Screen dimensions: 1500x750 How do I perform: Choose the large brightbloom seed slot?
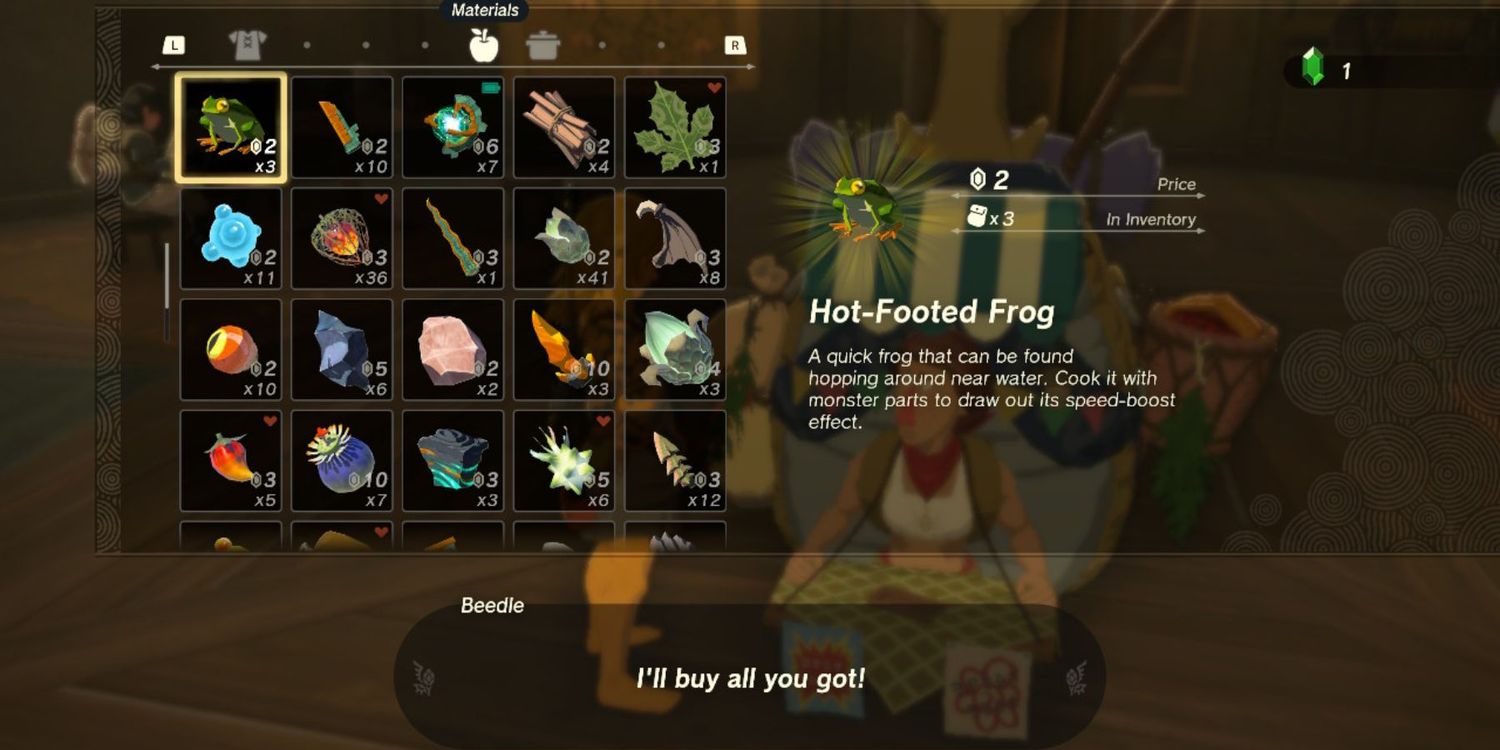[675, 350]
